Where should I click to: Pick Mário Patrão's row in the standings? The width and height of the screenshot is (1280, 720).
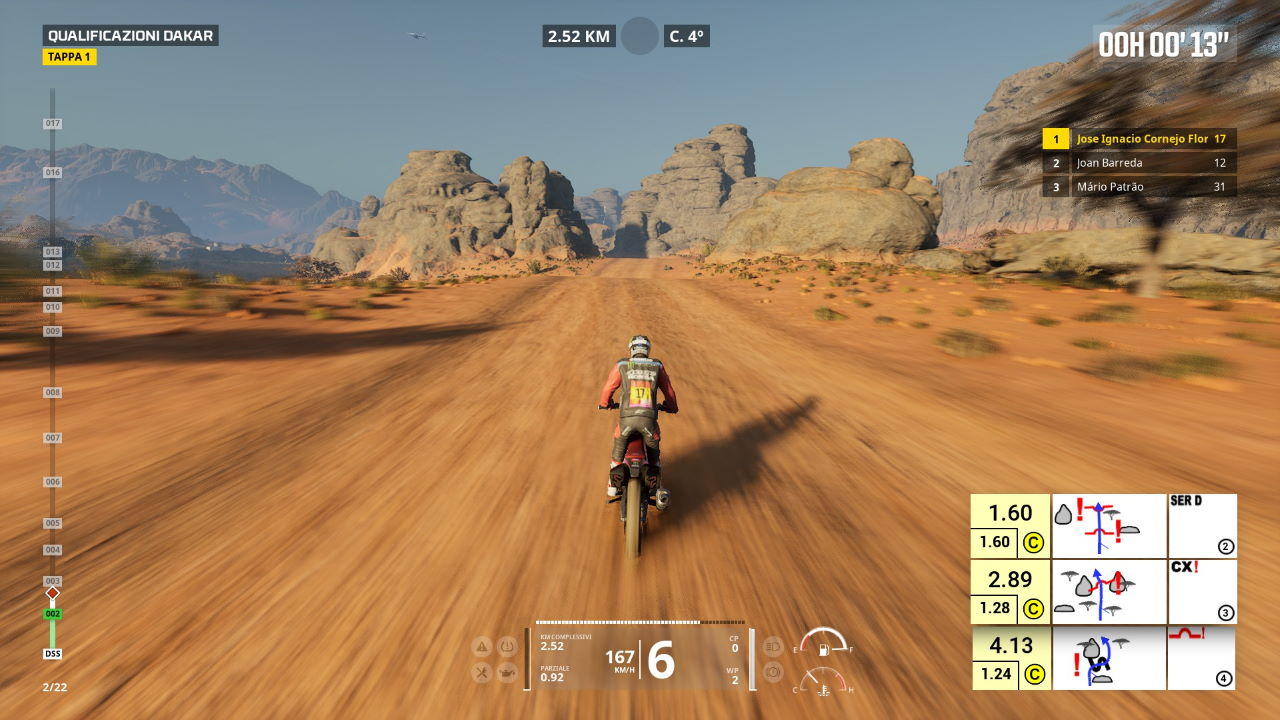[x=1139, y=187]
